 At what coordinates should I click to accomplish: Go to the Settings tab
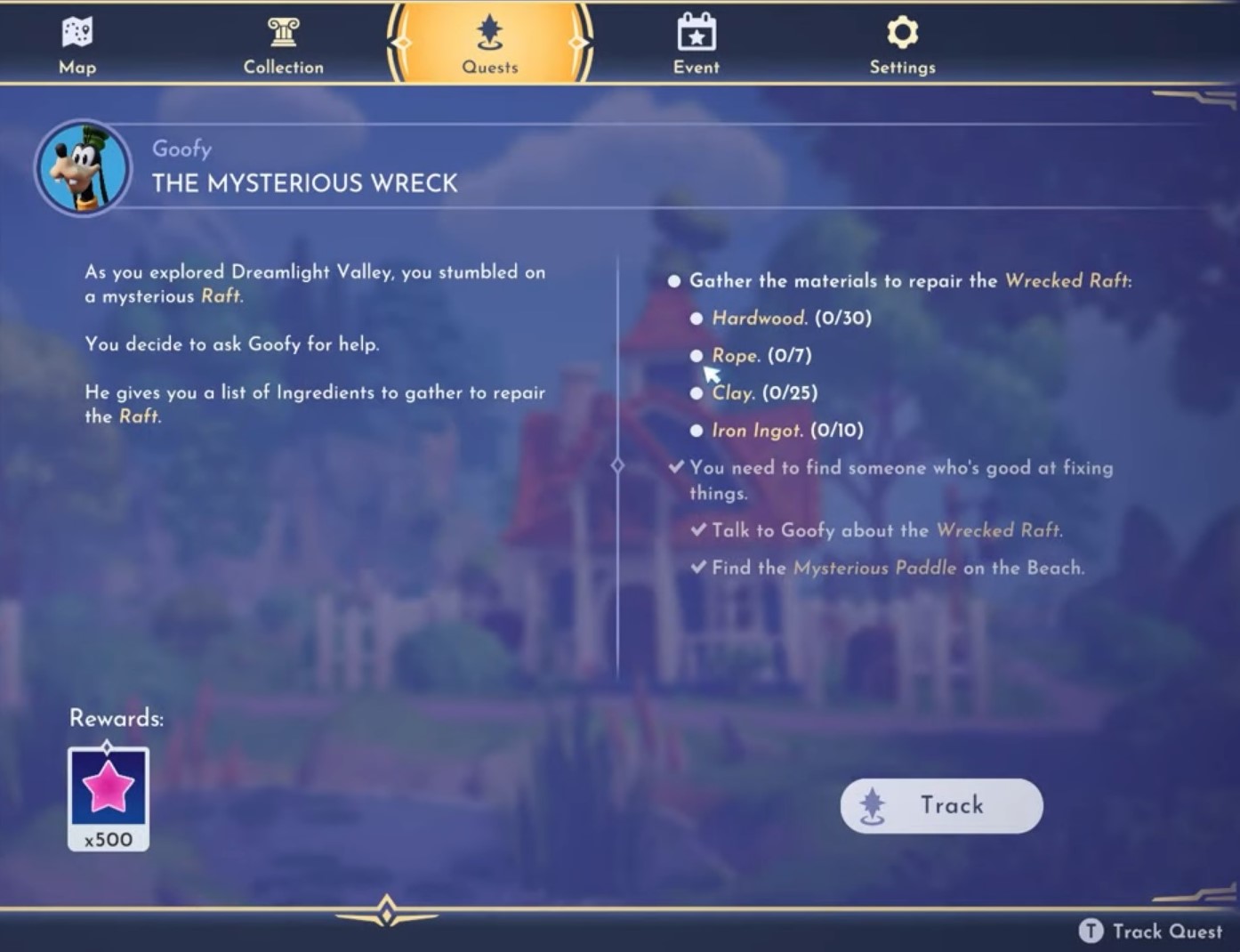(902, 44)
